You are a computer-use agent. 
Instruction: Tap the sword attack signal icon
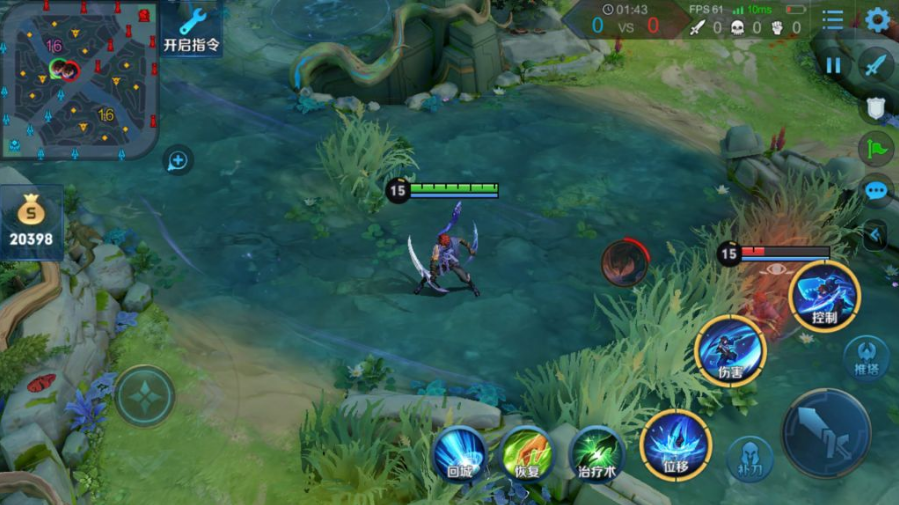(876, 65)
